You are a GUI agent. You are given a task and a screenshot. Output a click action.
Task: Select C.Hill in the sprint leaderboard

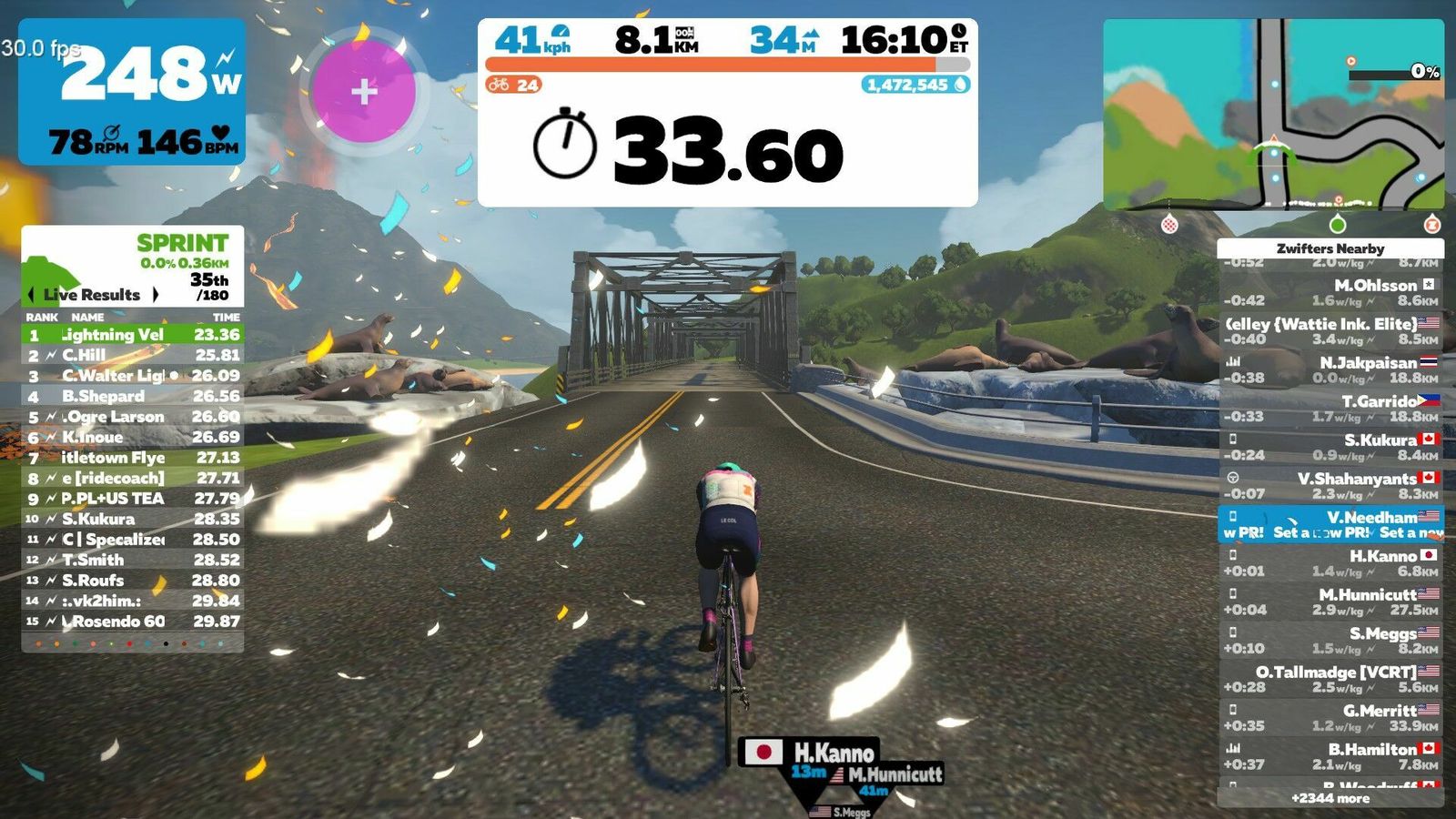click(132, 355)
